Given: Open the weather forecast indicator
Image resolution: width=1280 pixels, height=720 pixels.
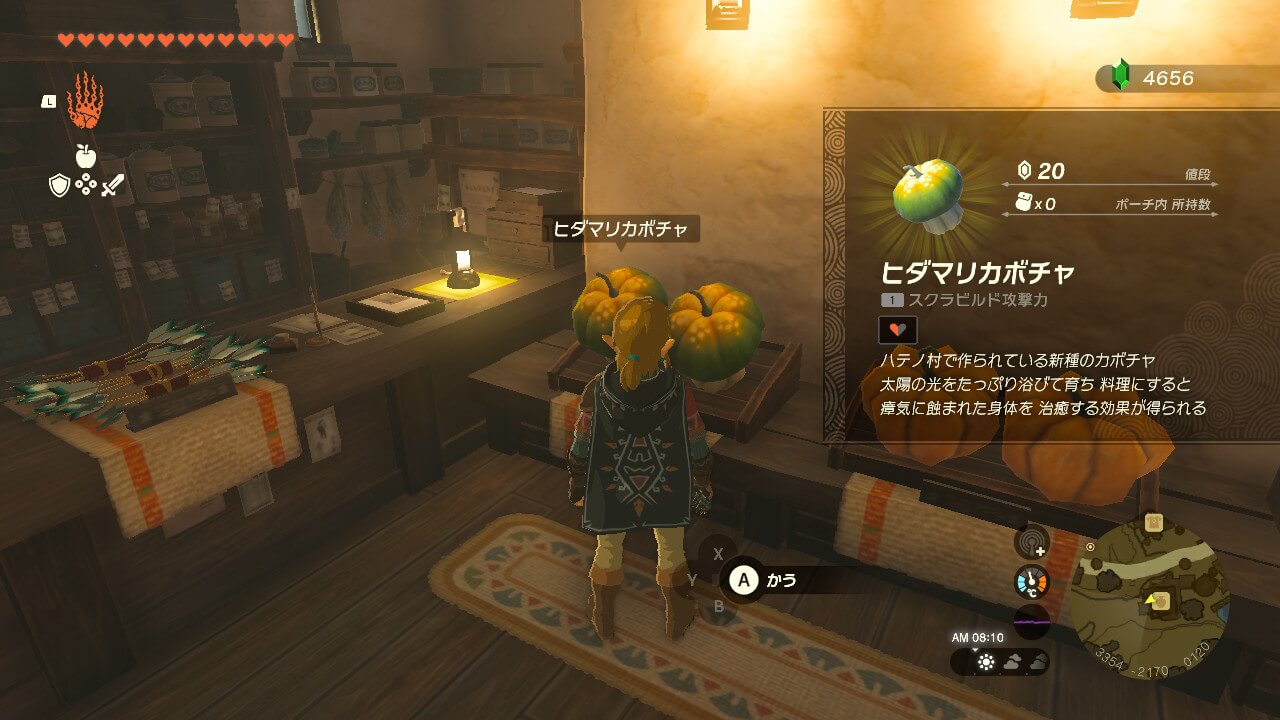Looking at the screenshot, I should point(1000,661).
